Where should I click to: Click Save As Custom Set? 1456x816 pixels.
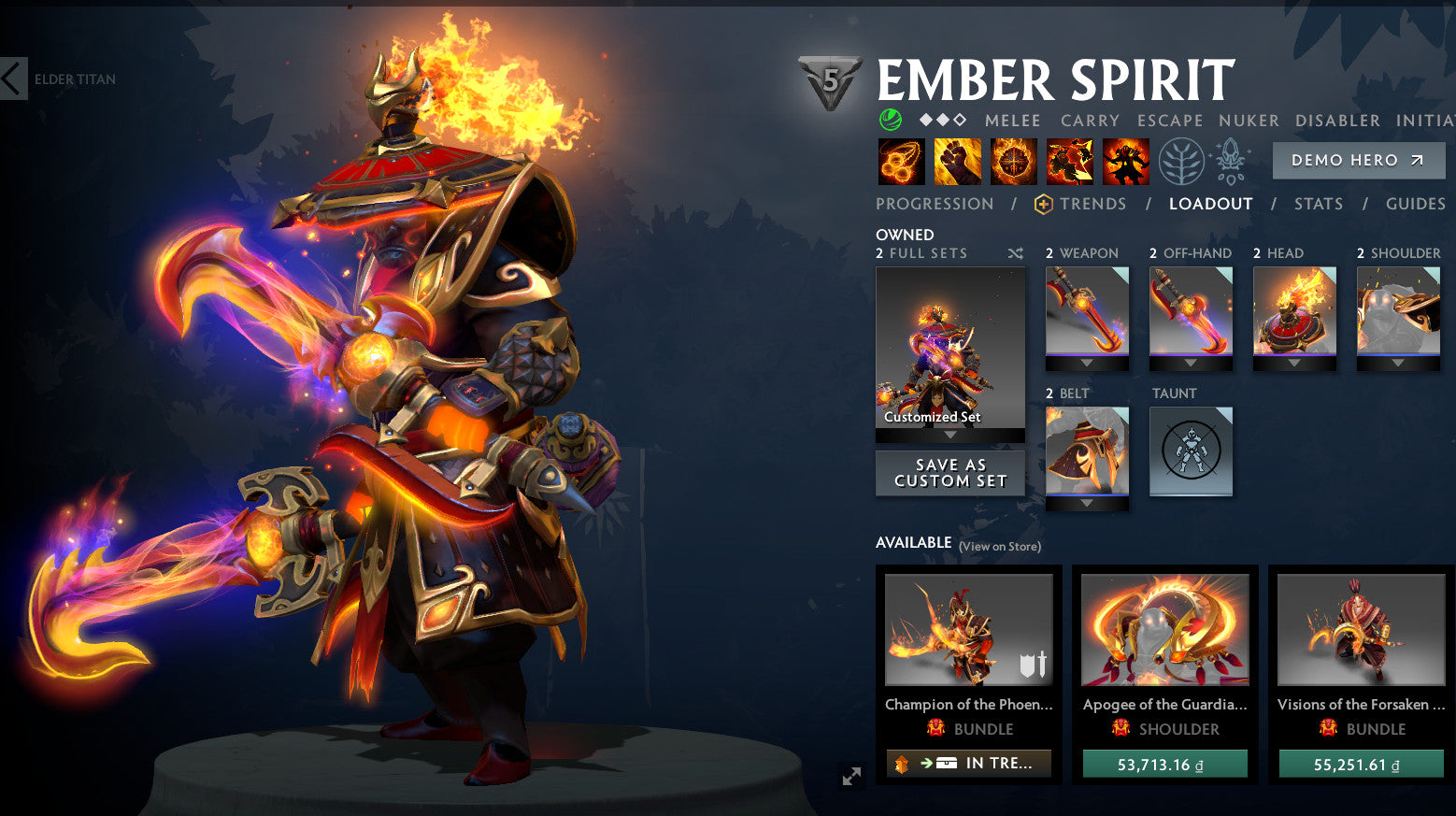click(x=949, y=473)
